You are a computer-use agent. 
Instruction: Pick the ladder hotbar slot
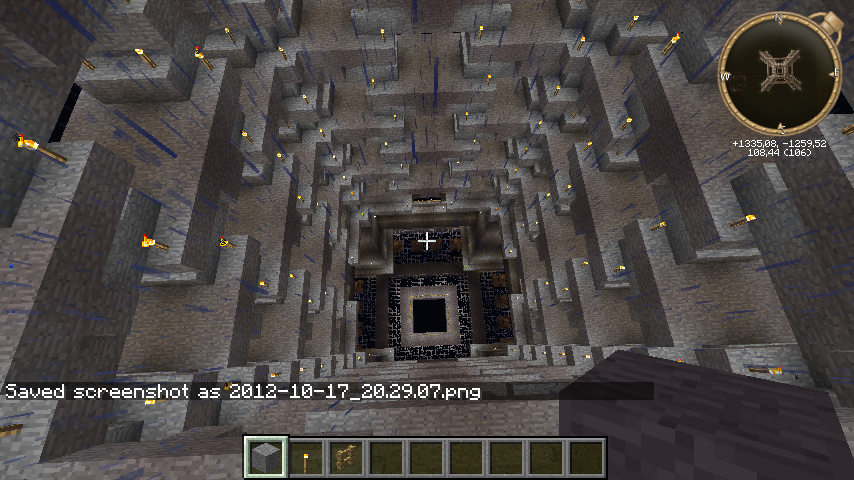[346, 458]
